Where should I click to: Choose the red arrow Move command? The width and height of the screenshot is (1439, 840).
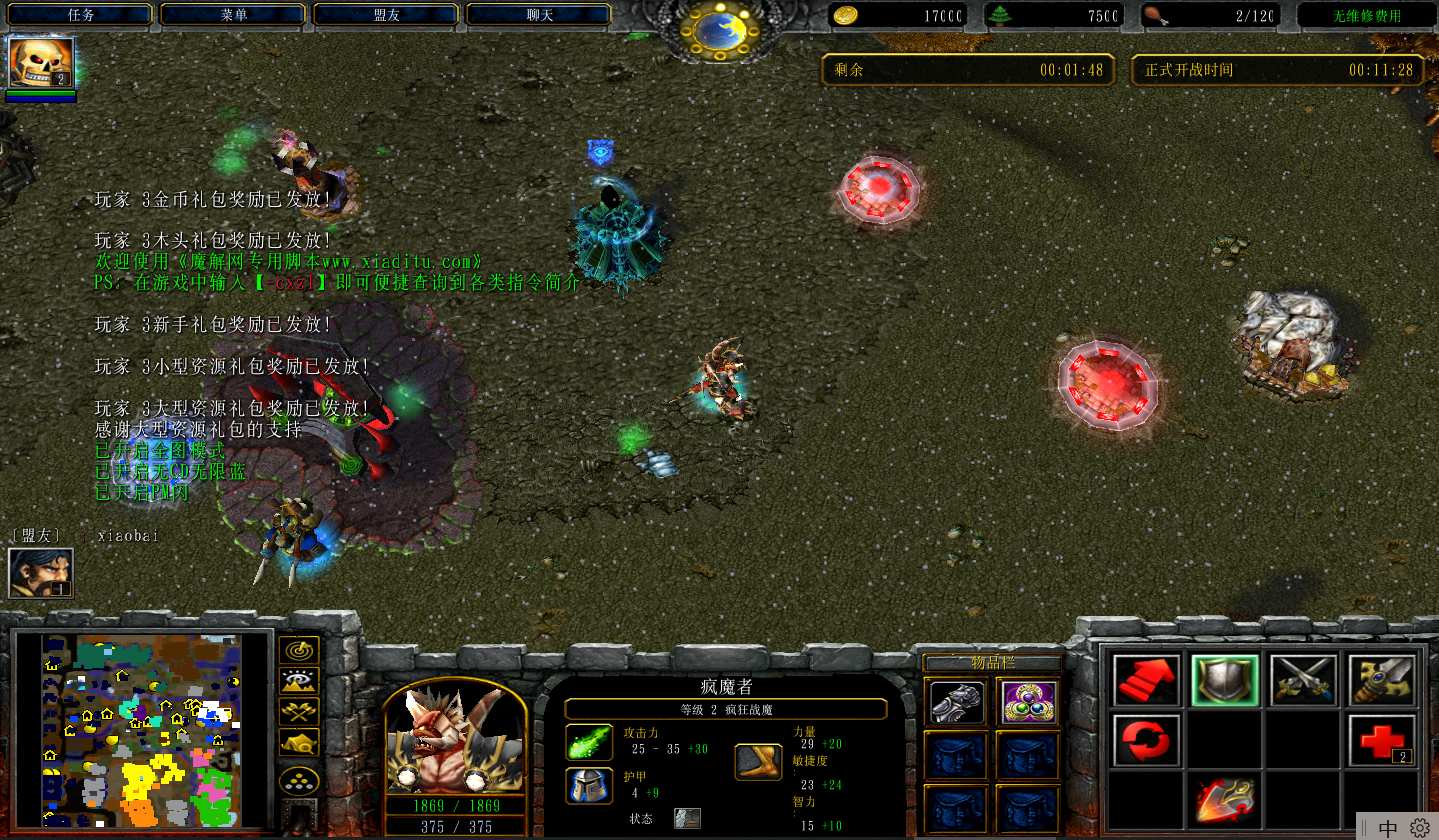[1146, 681]
